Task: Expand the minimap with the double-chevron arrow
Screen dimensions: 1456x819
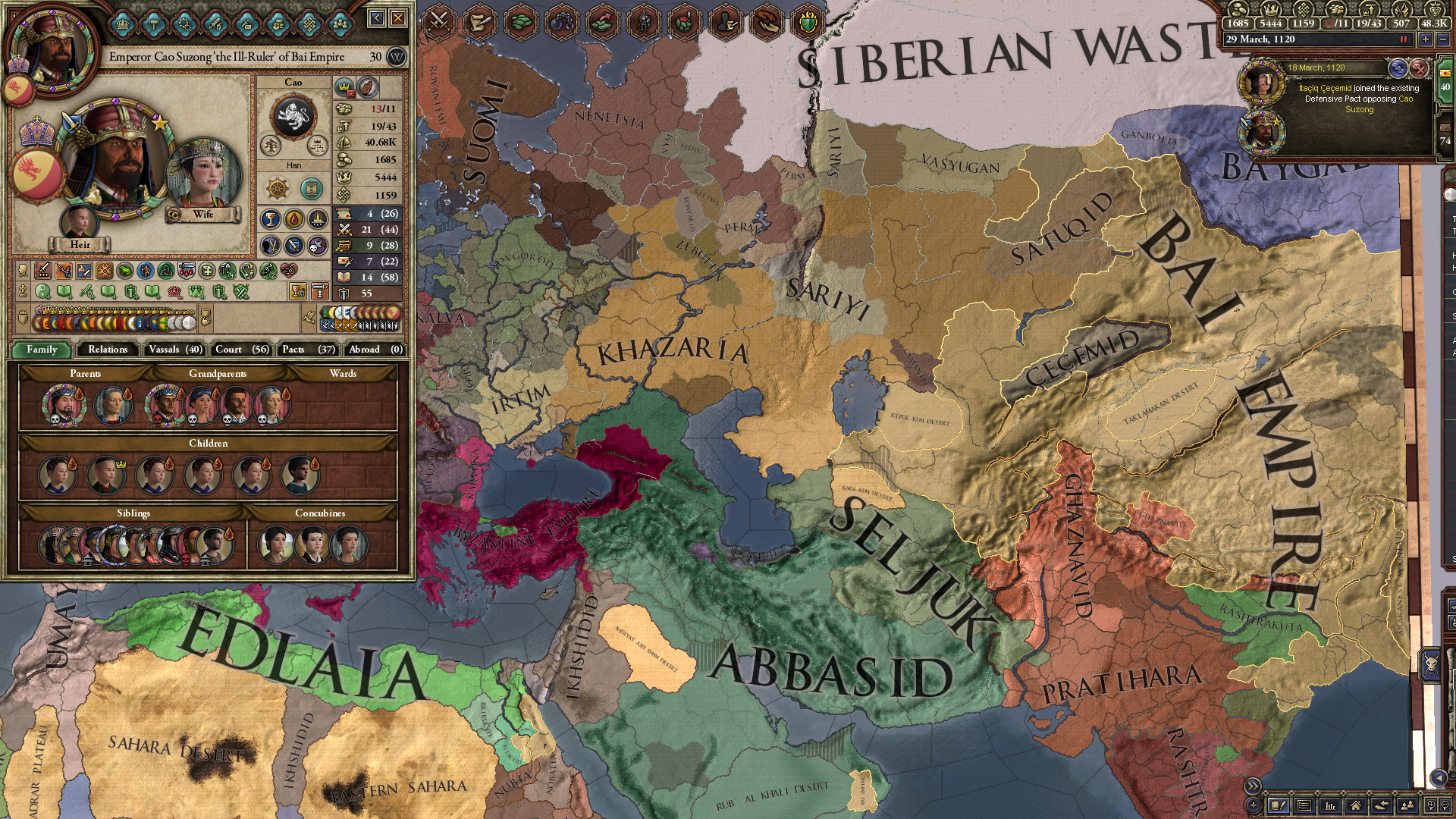Action: click(1253, 786)
